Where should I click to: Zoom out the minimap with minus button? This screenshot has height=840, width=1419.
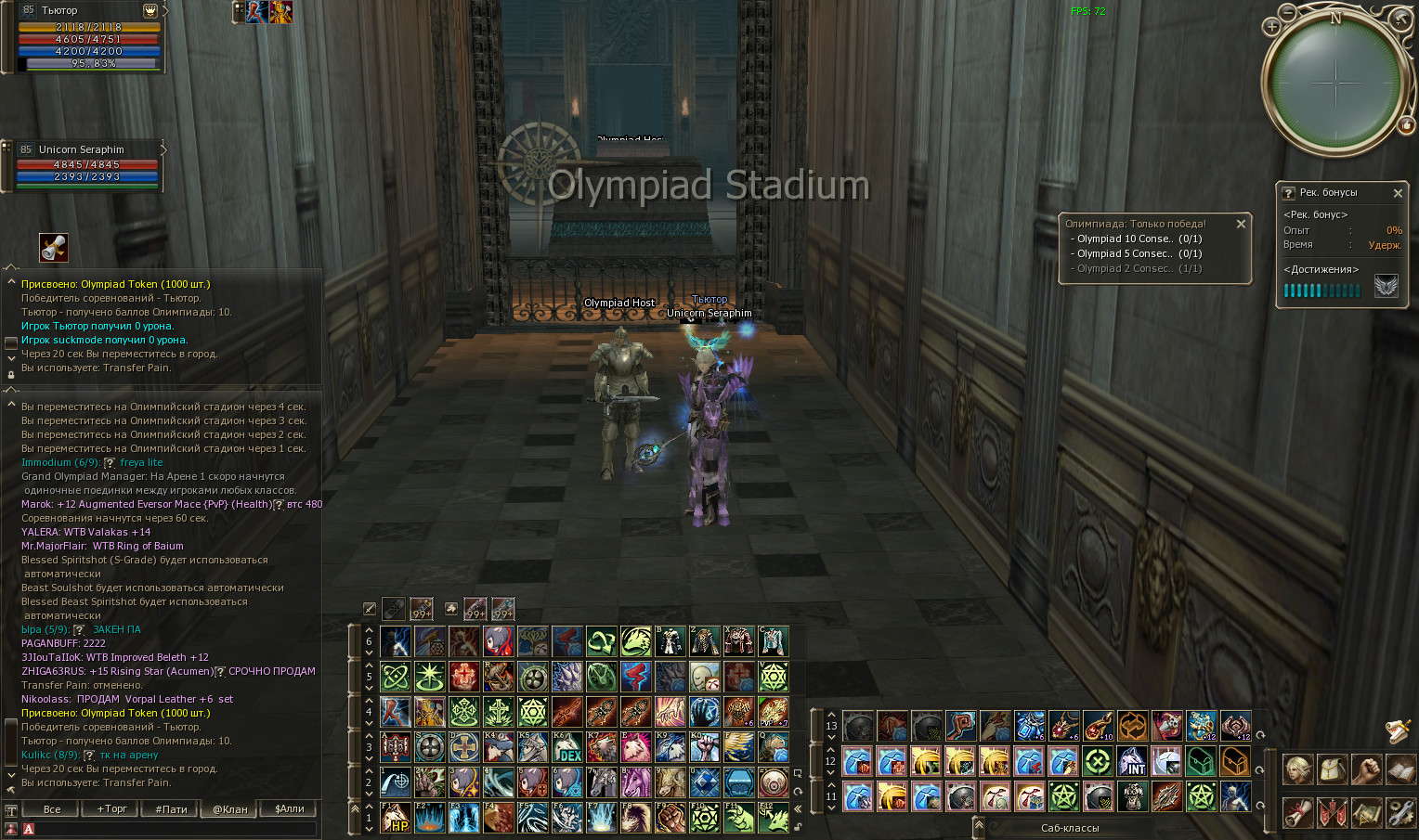[1287, 13]
